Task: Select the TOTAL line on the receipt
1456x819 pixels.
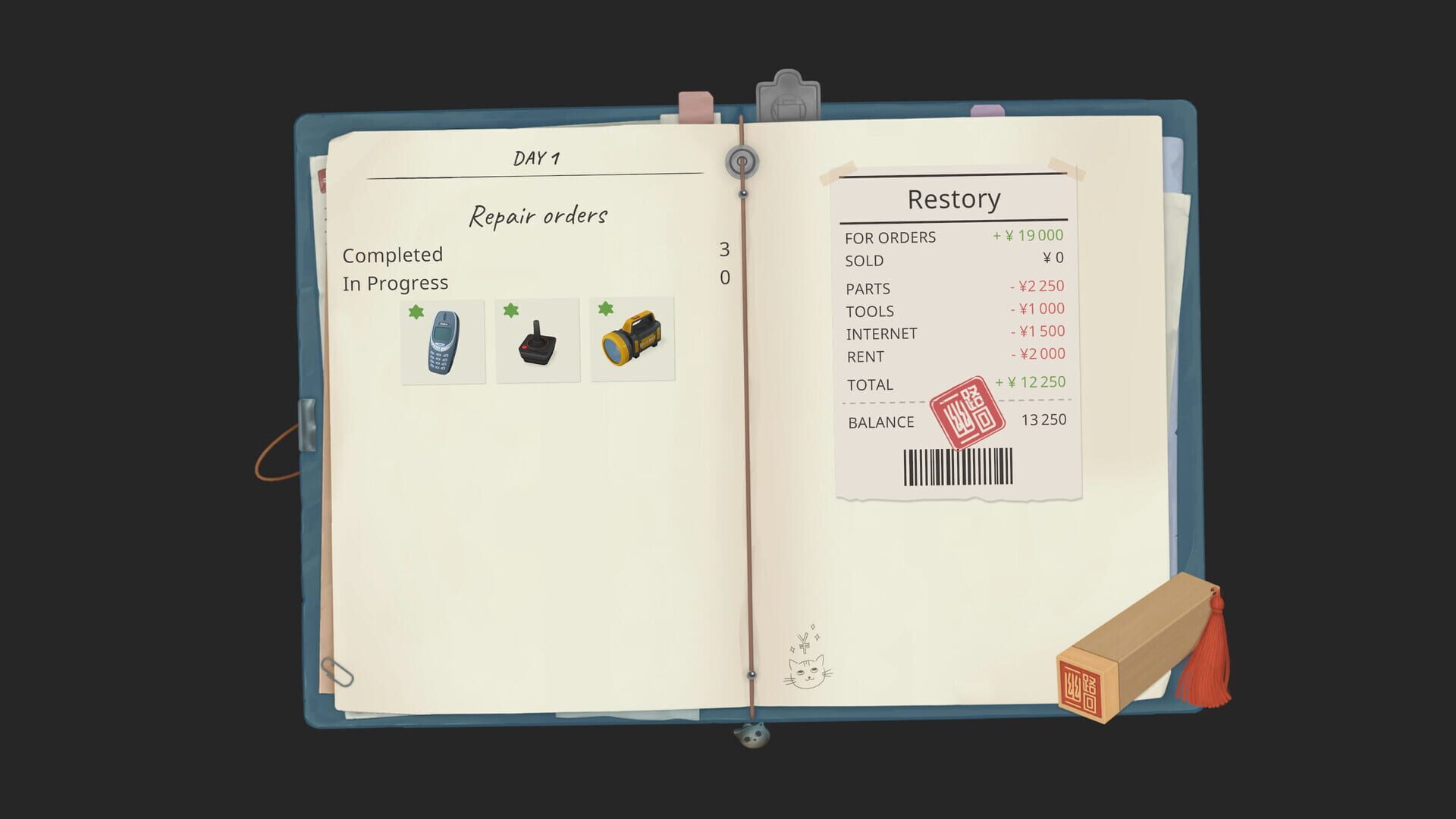Action: 869,384
